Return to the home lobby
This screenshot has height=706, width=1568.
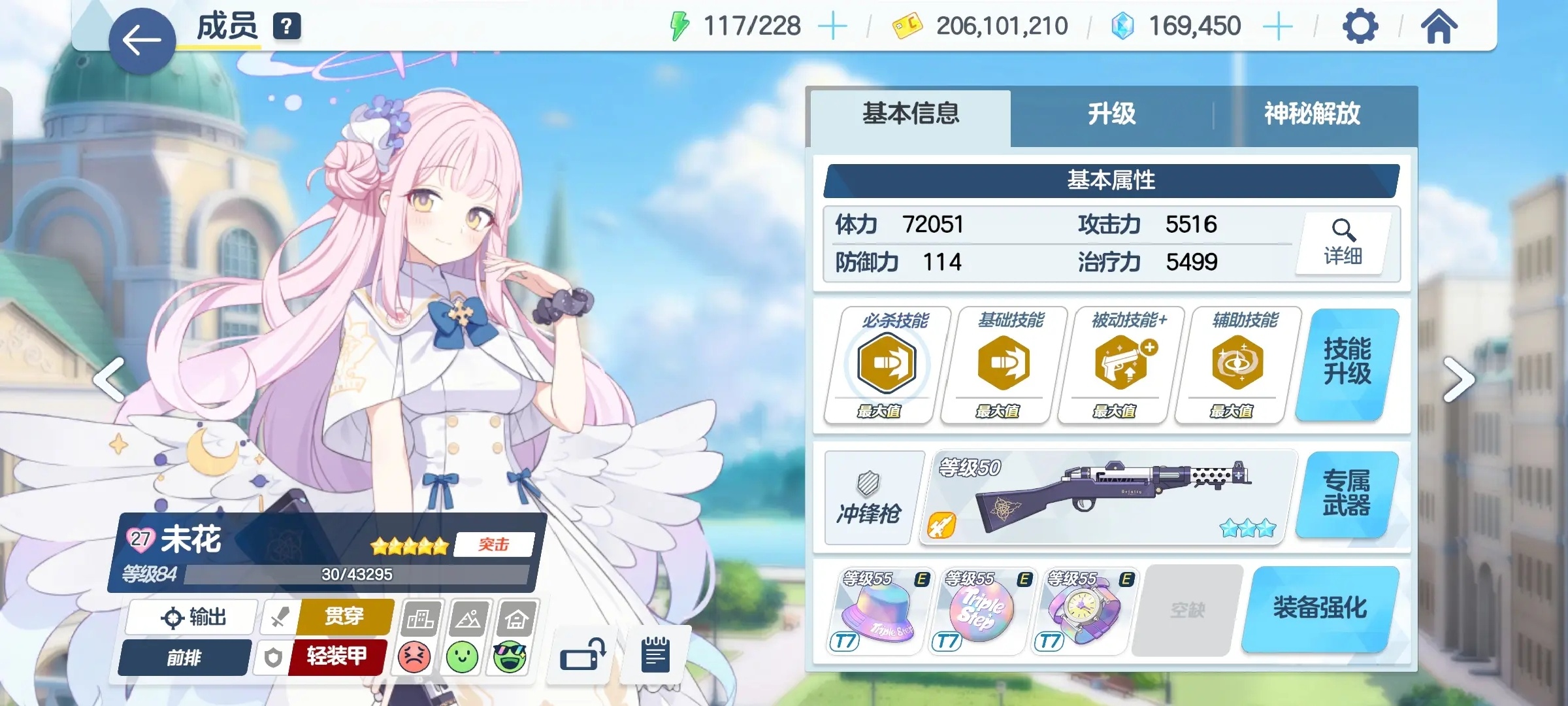tap(1438, 27)
